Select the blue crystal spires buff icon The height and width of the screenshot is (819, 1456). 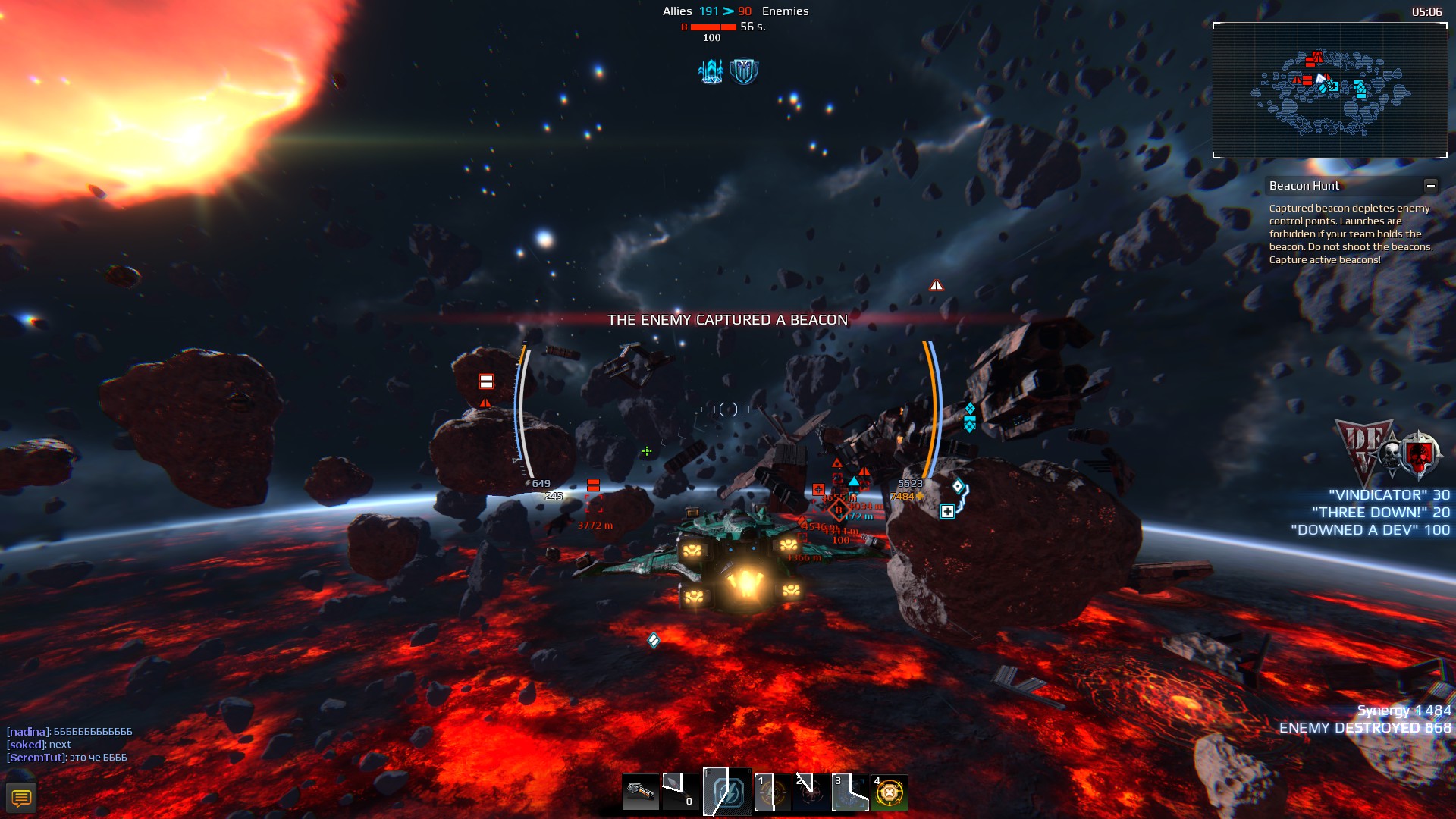tap(711, 71)
